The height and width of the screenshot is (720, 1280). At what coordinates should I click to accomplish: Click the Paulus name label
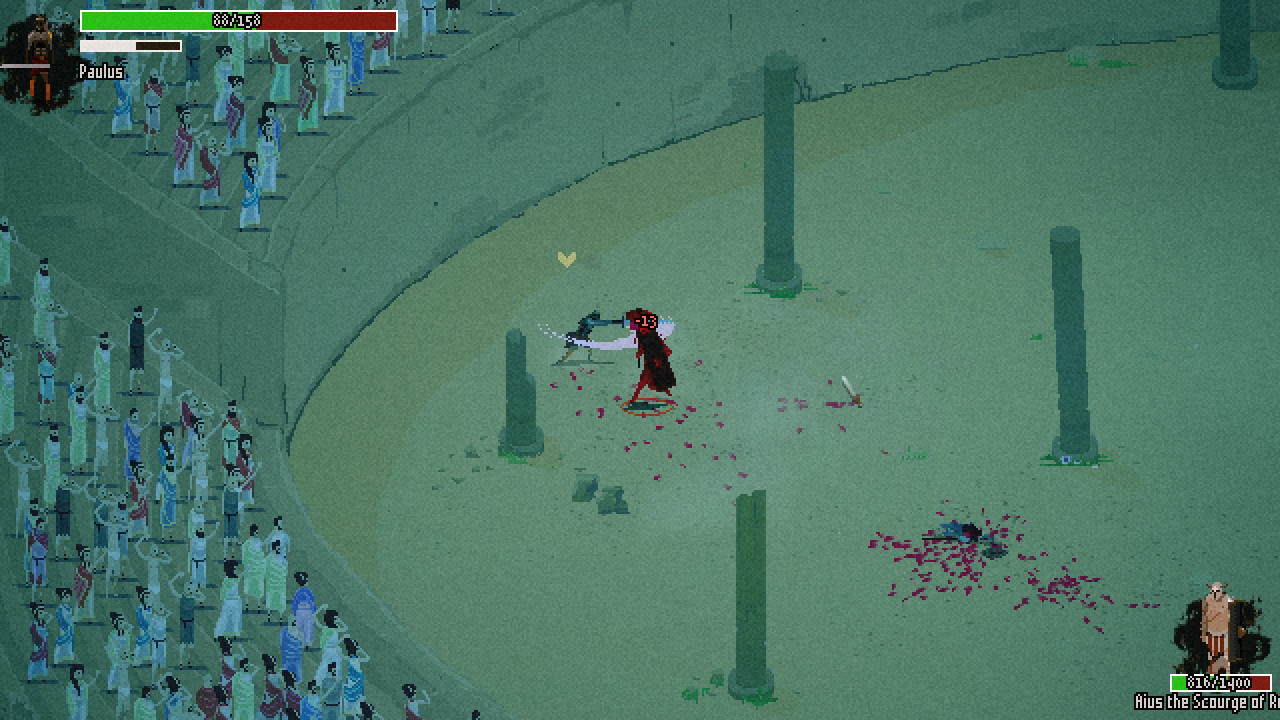(x=100, y=71)
